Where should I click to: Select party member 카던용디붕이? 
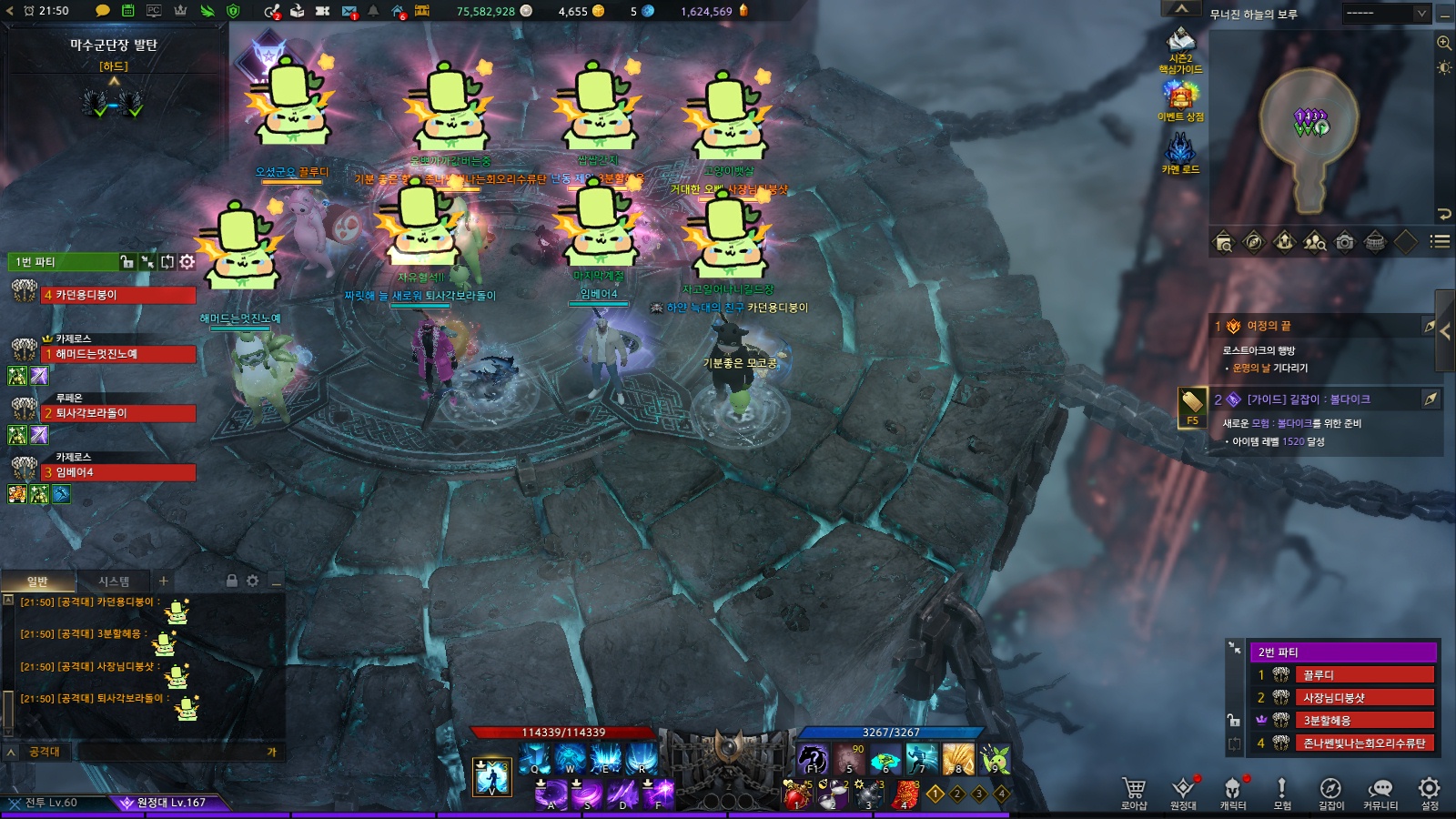coord(118,295)
